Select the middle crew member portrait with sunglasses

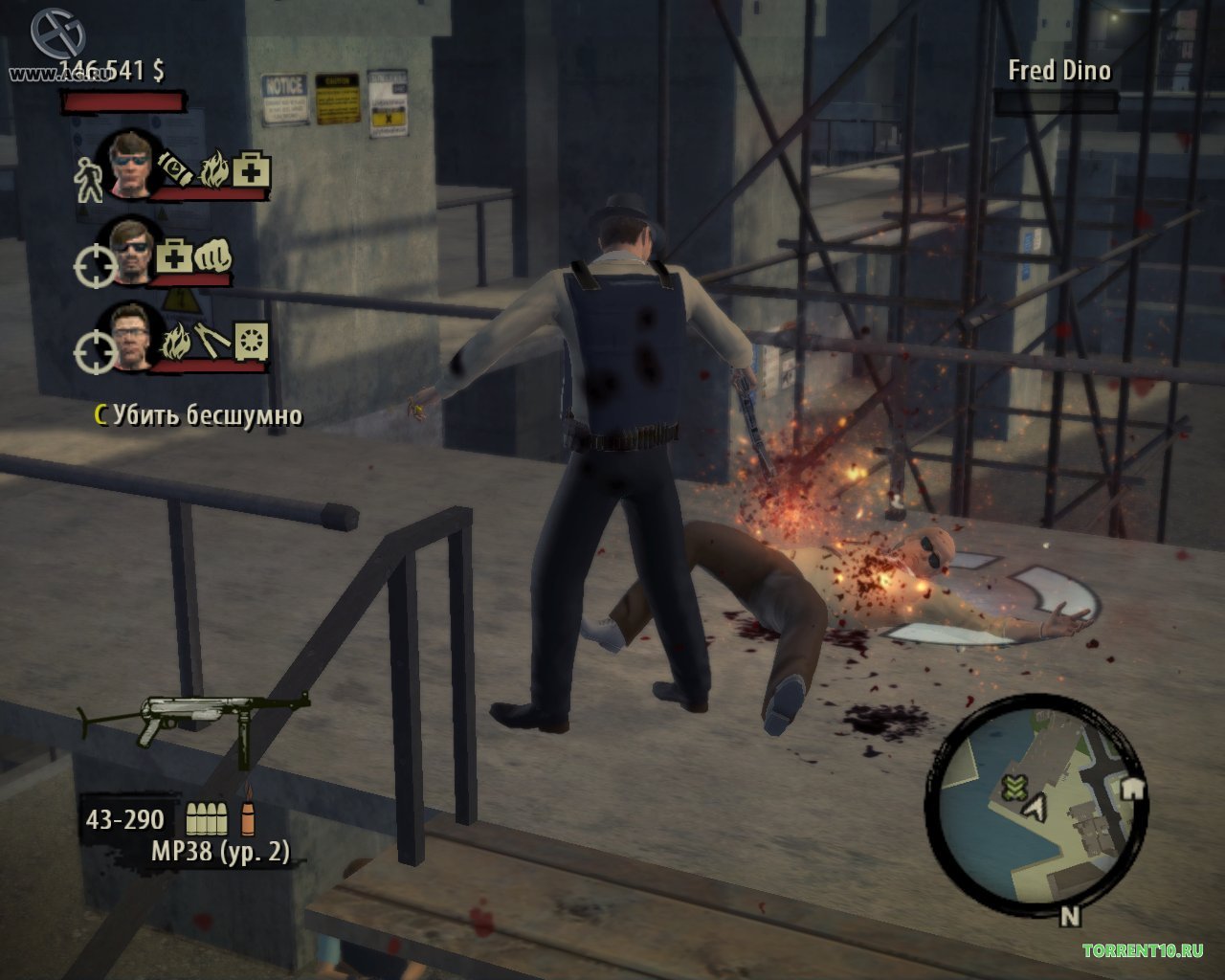[131, 251]
